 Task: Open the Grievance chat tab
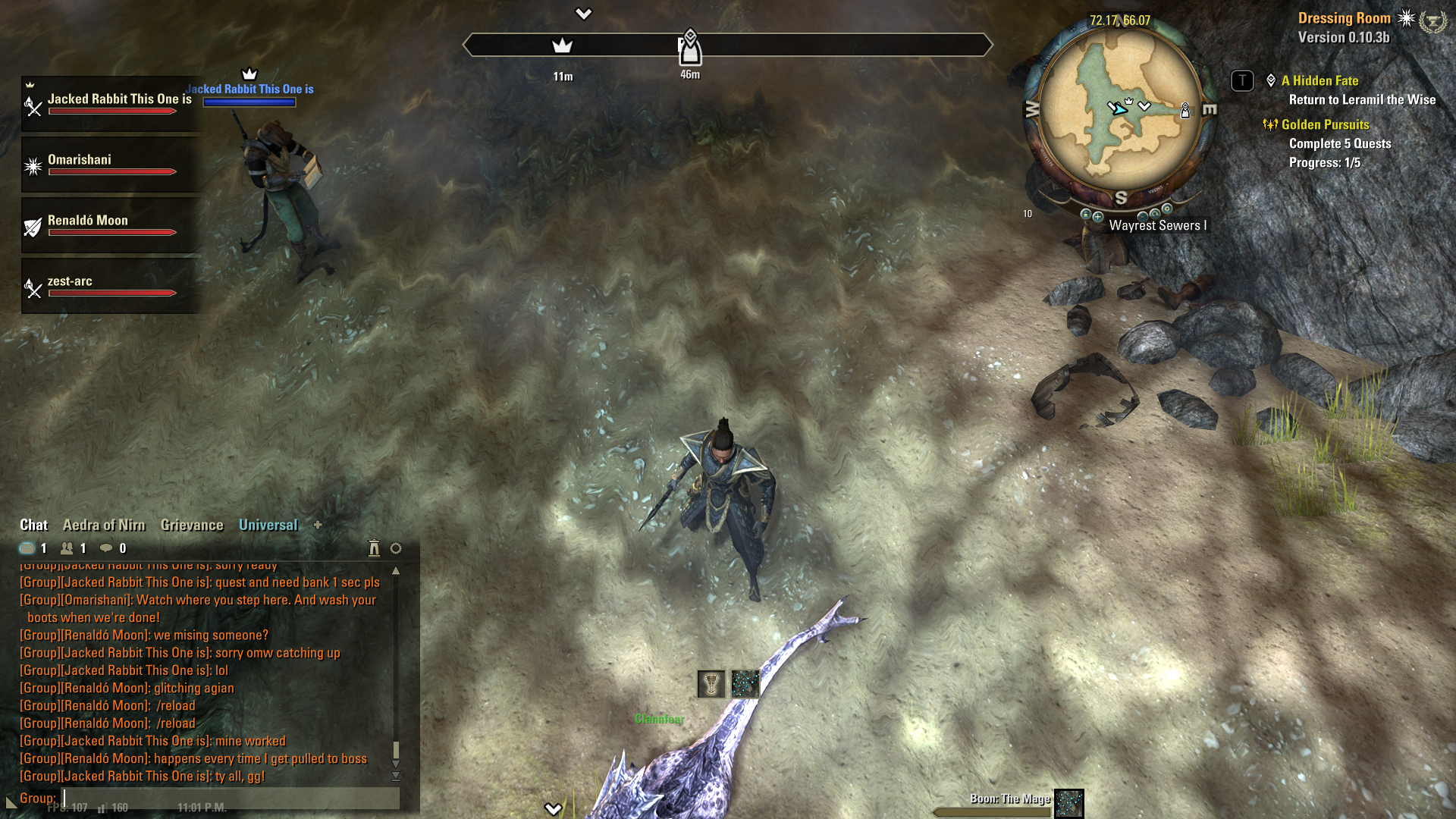(192, 525)
